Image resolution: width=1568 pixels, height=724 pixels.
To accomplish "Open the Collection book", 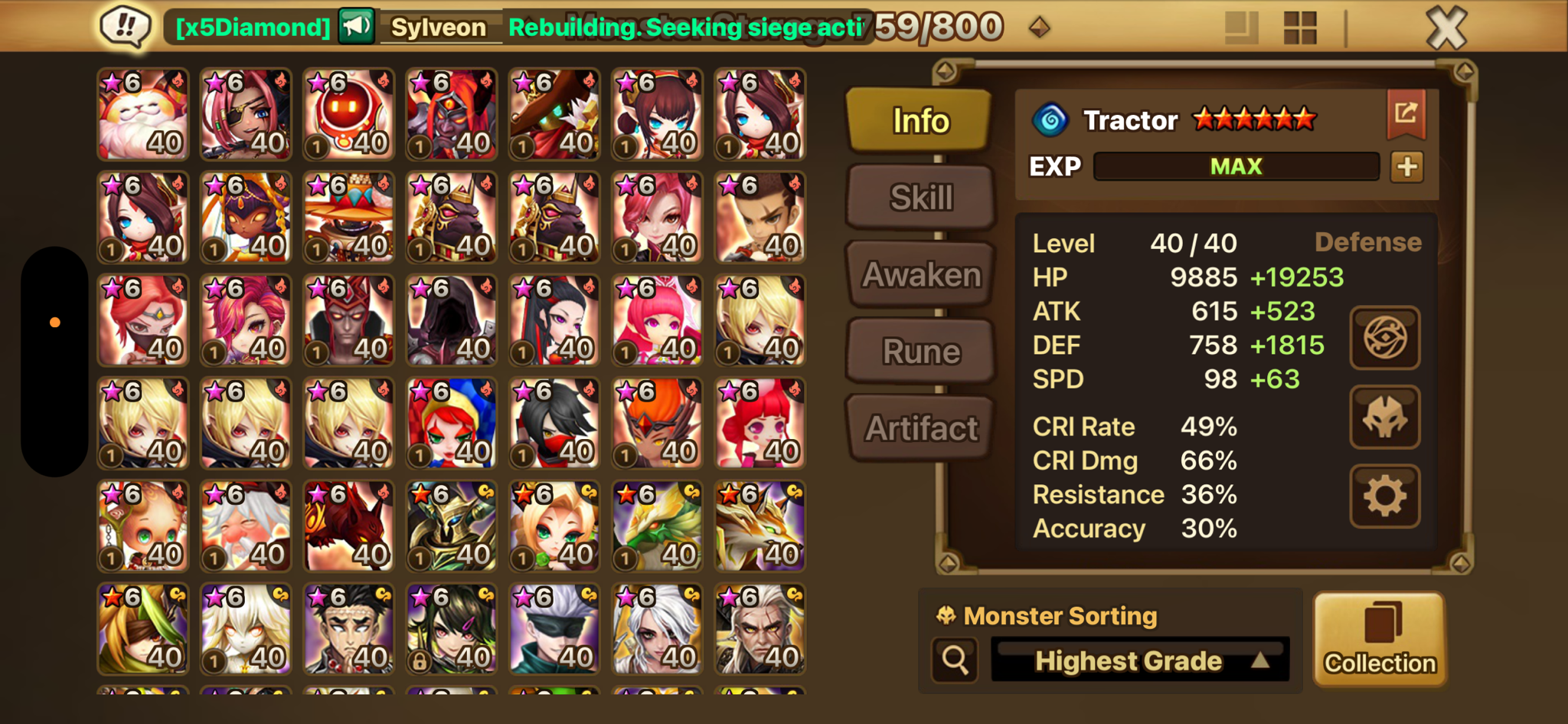I will pyautogui.click(x=1380, y=638).
